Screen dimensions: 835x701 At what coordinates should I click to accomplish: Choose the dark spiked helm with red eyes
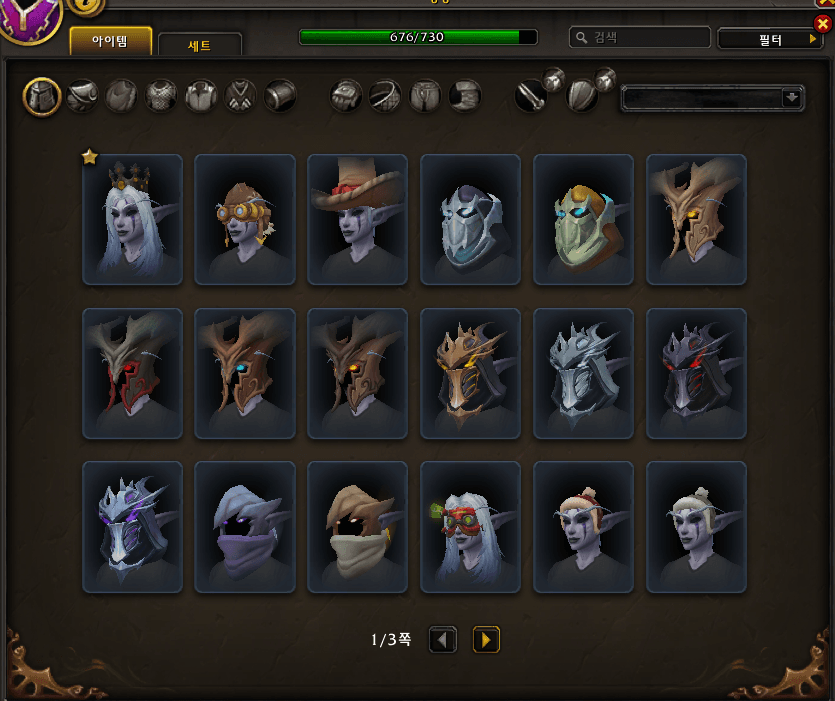(x=697, y=373)
